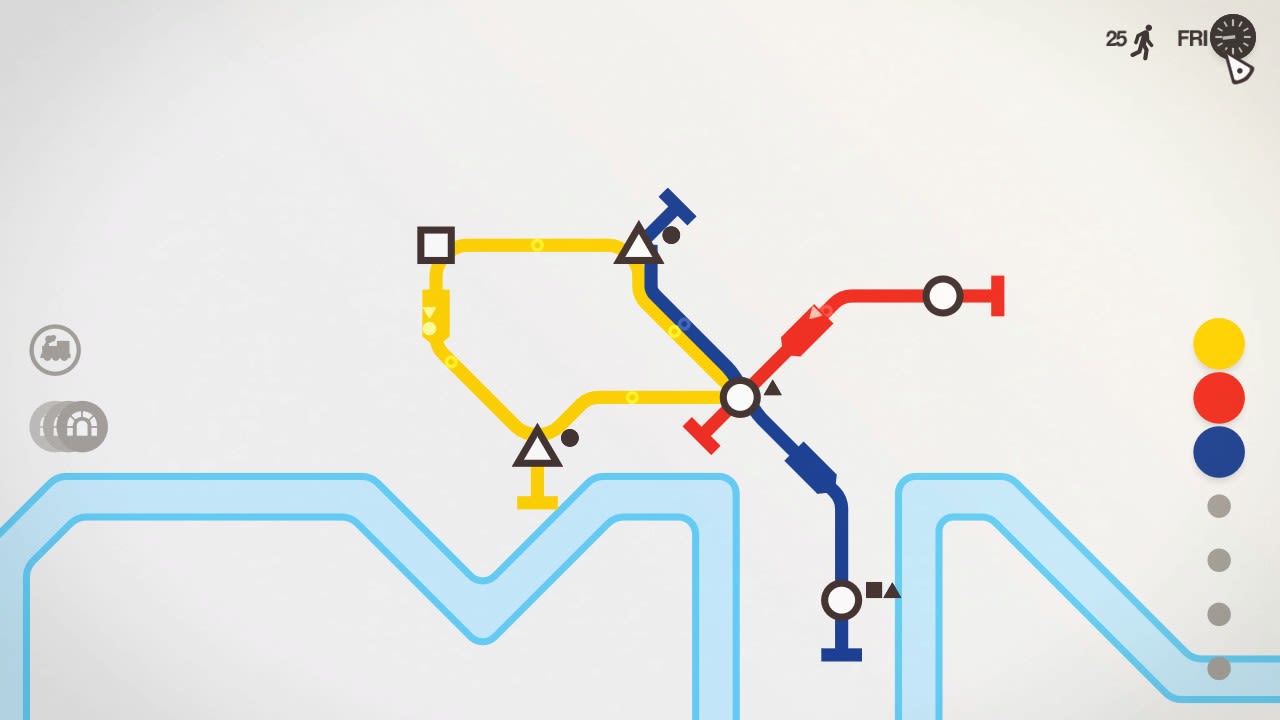The height and width of the screenshot is (720, 1280).
Task: Select the square station
Action: coord(435,245)
